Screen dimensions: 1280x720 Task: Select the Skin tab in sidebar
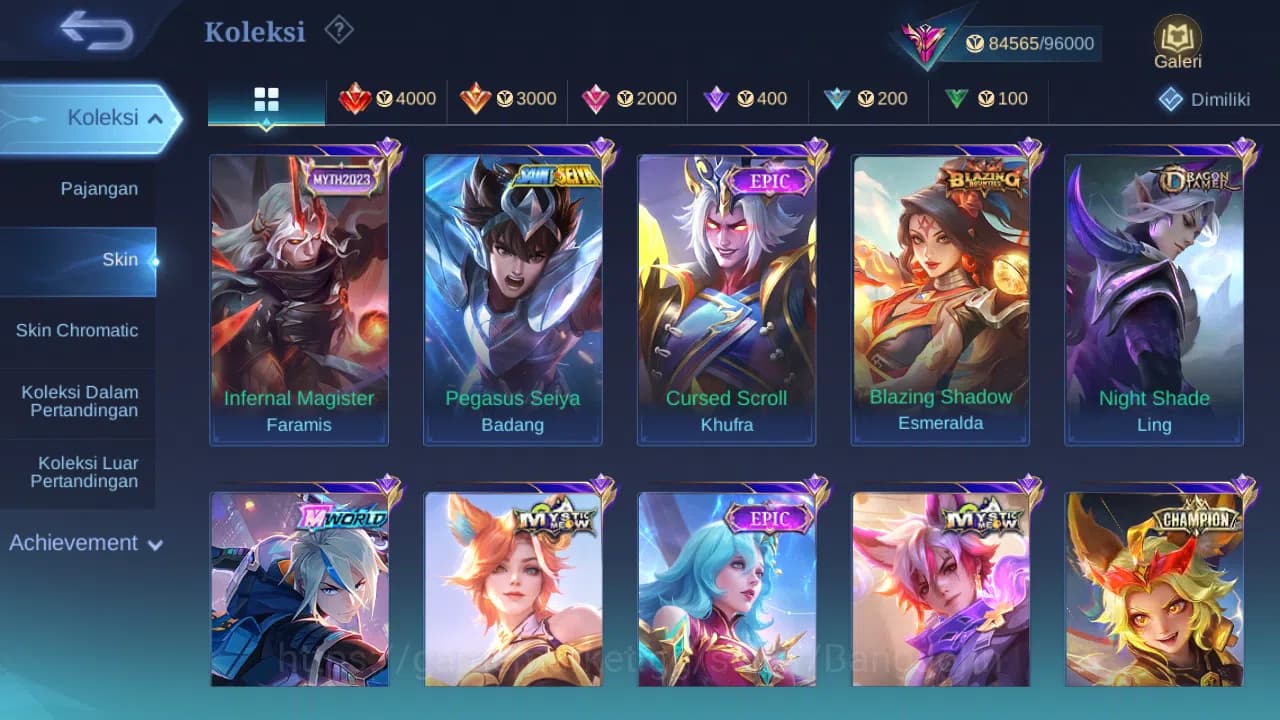tap(120, 259)
